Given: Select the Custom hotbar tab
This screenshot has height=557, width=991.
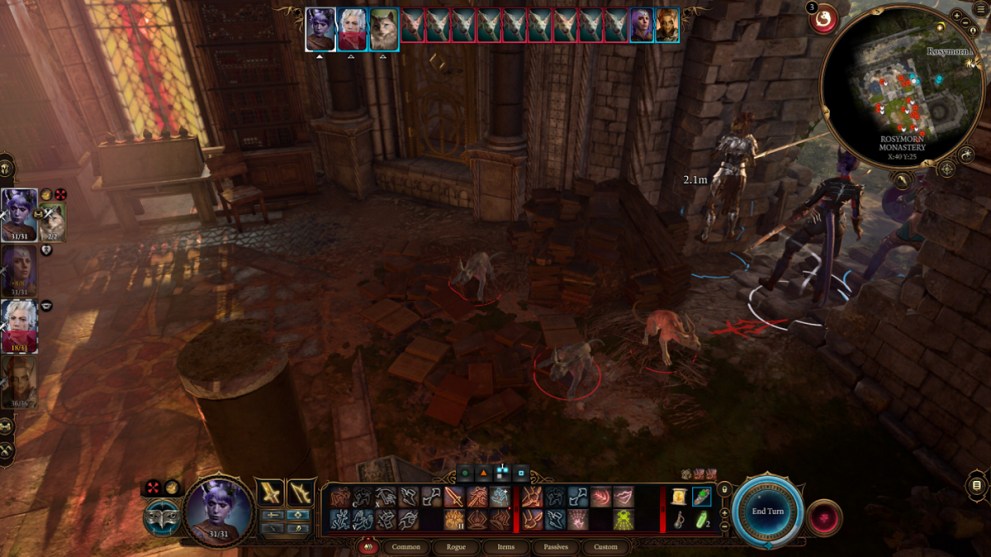Looking at the screenshot, I should click(x=606, y=547).
